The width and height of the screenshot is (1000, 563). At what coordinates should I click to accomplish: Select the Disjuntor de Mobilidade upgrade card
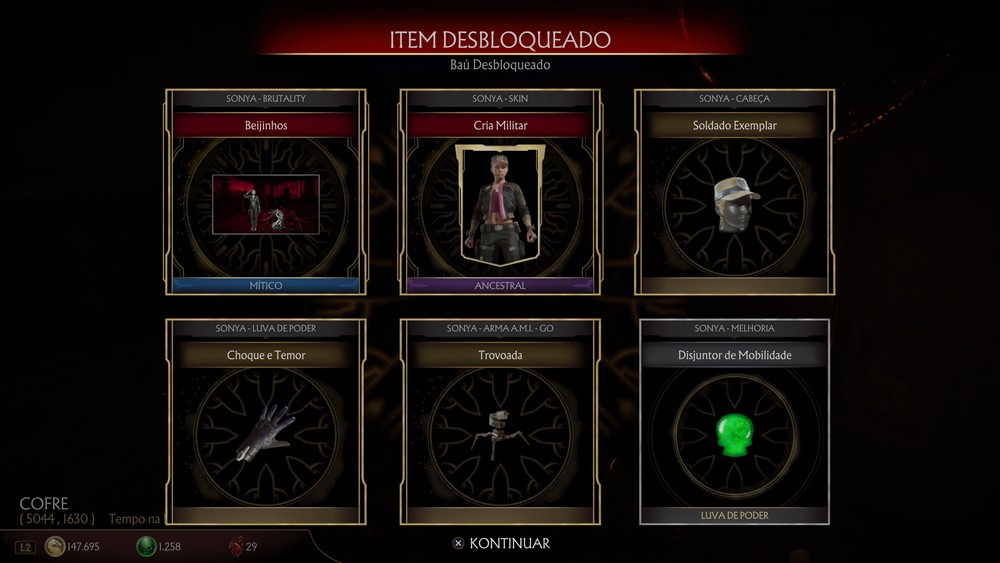(x=734, y=422)
